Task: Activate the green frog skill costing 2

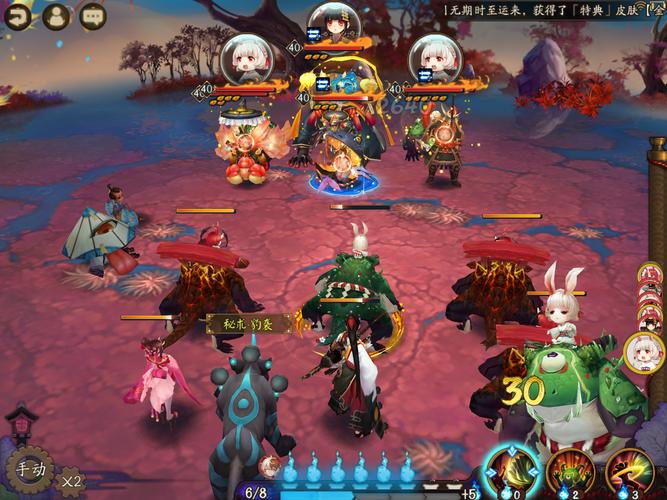Action: pos(570,471)
